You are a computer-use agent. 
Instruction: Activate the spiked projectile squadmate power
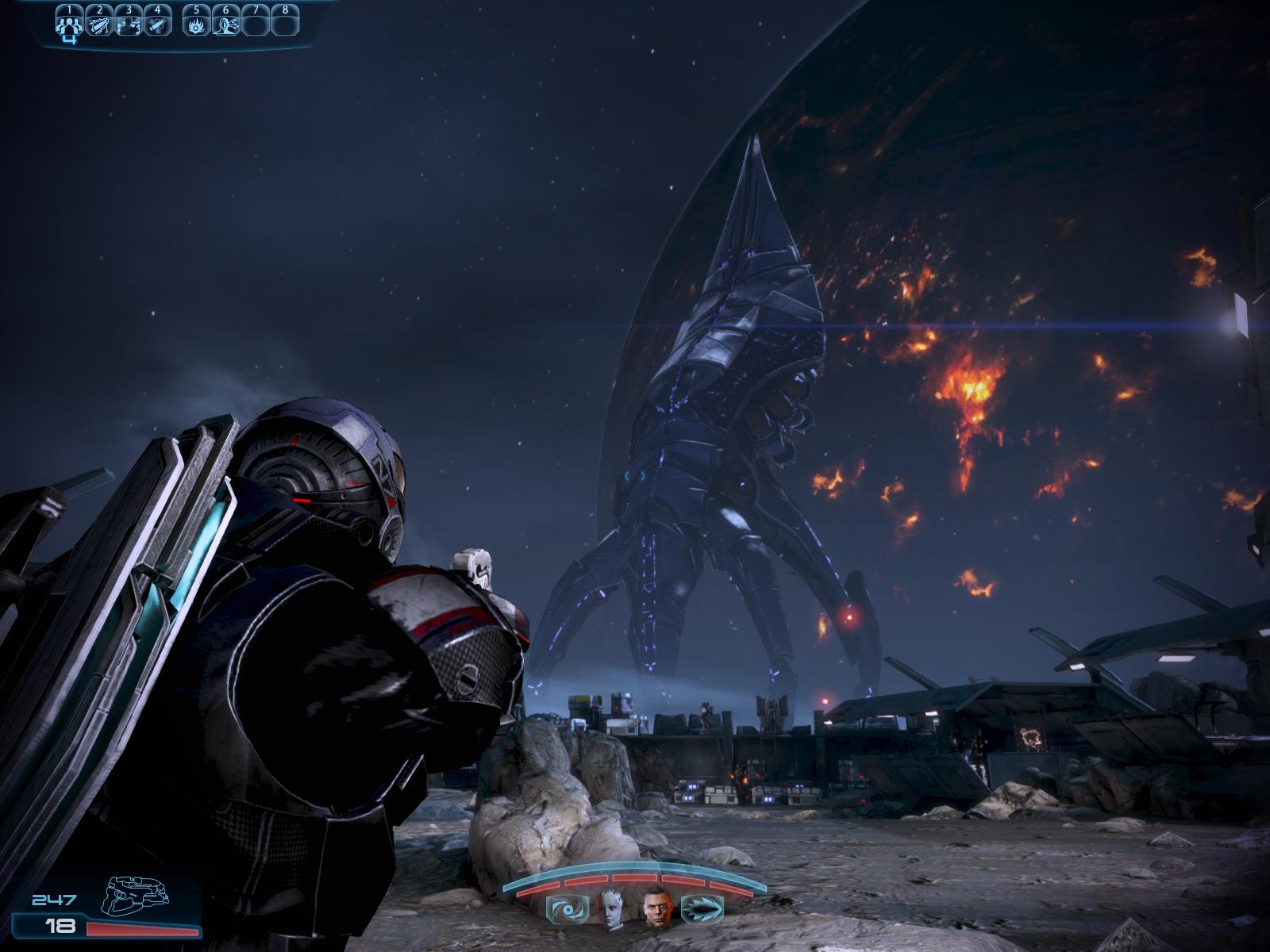703,909
